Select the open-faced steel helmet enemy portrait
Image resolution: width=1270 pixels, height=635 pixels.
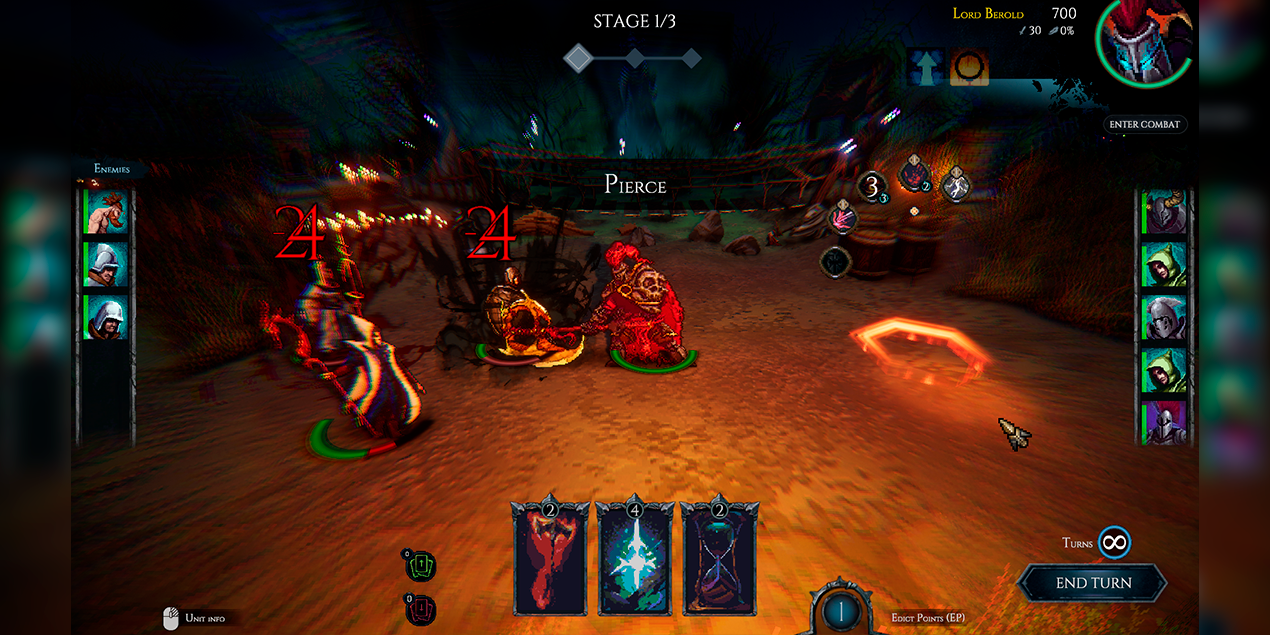pyautogui.click(x=106, y=264)
